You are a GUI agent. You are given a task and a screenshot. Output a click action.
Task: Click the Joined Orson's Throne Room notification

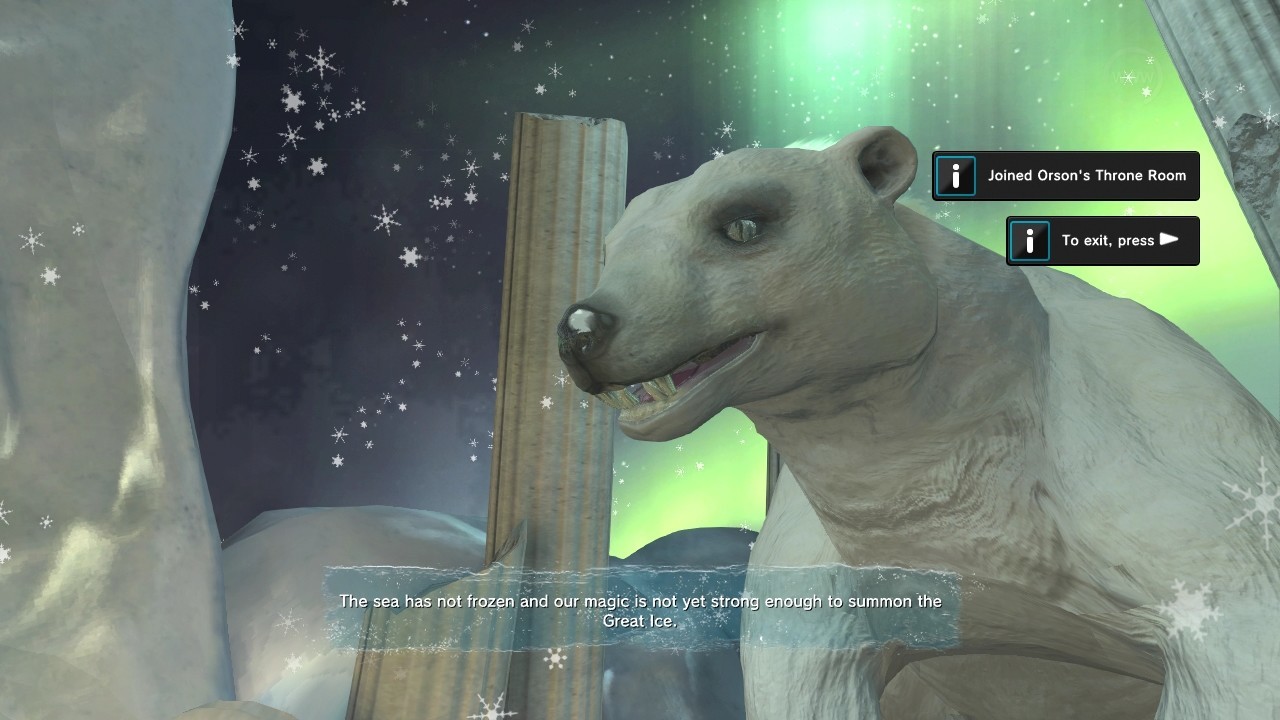(x=1066, y=176)
